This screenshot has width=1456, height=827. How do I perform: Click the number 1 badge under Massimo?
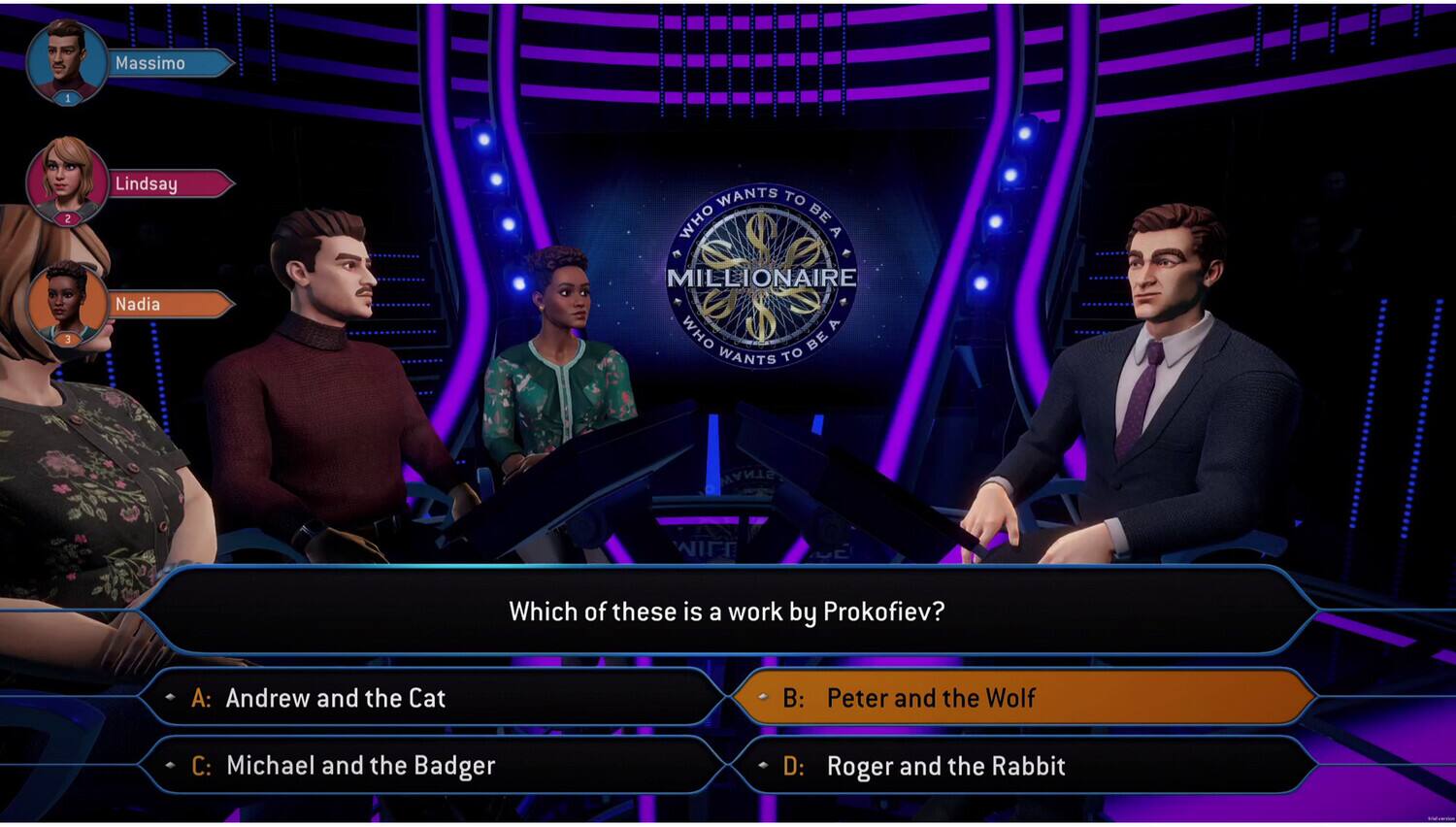[x=66, y=97]
